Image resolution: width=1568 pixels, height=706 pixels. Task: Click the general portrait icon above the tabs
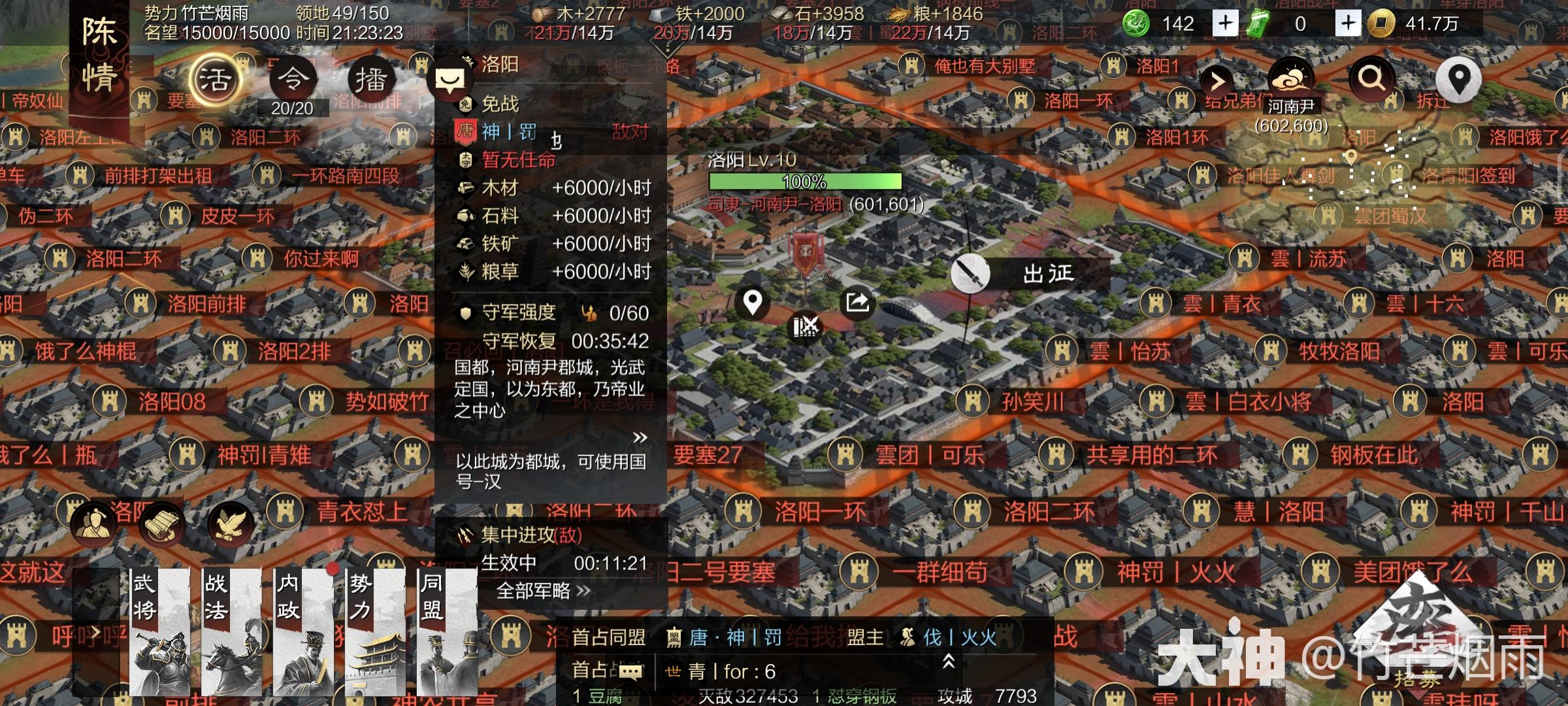[x=93, y=523]
